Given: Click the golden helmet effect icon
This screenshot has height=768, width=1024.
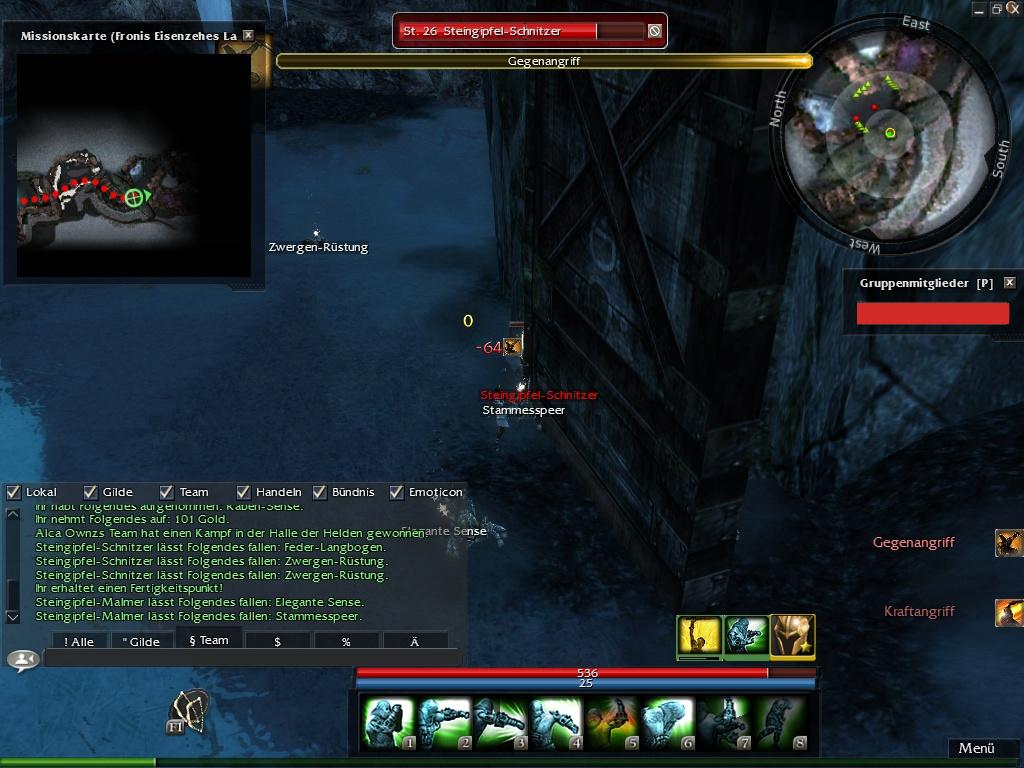Looking at the screenshot, I should (792, 636).
